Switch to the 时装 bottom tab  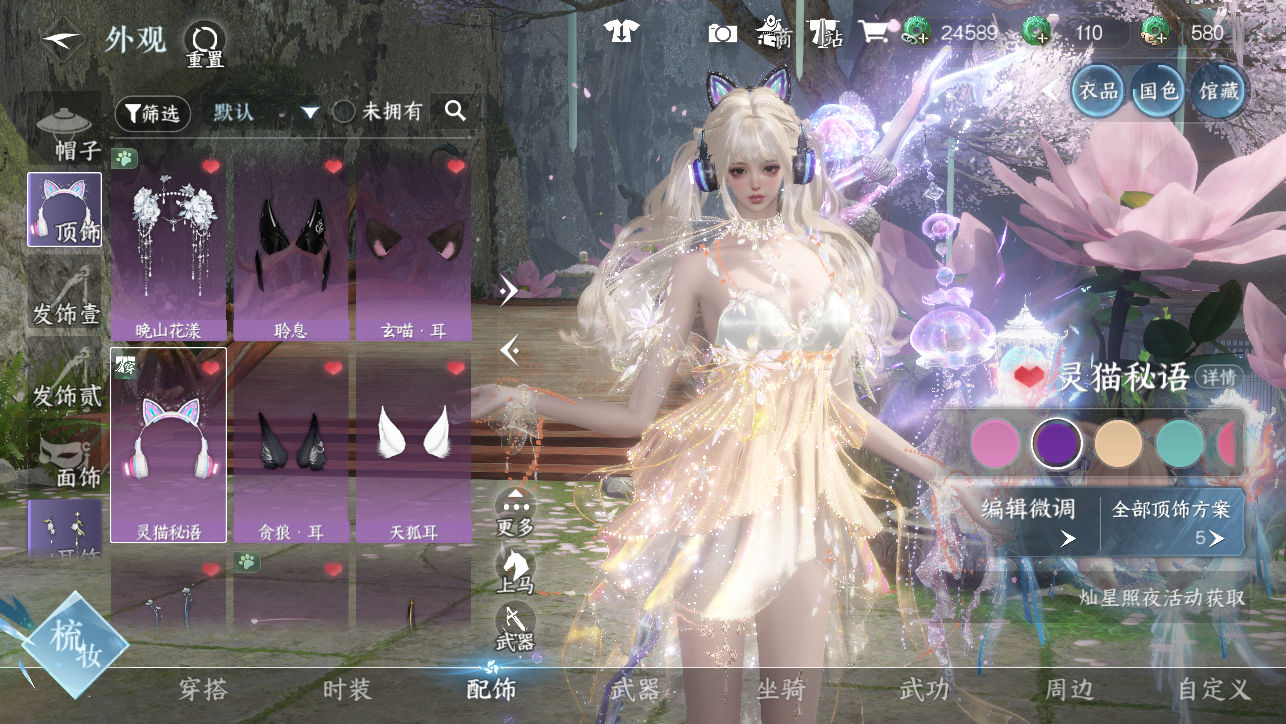347,689
